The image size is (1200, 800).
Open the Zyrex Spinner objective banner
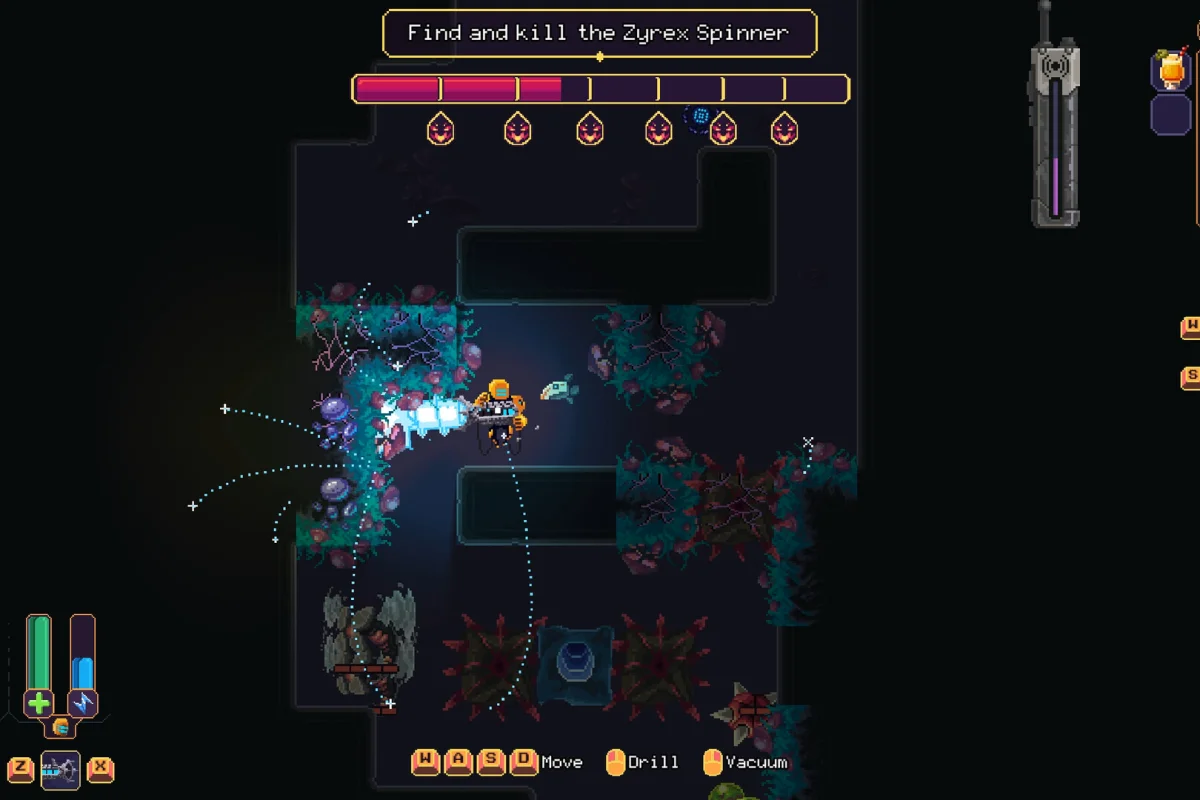click(599, 33)
